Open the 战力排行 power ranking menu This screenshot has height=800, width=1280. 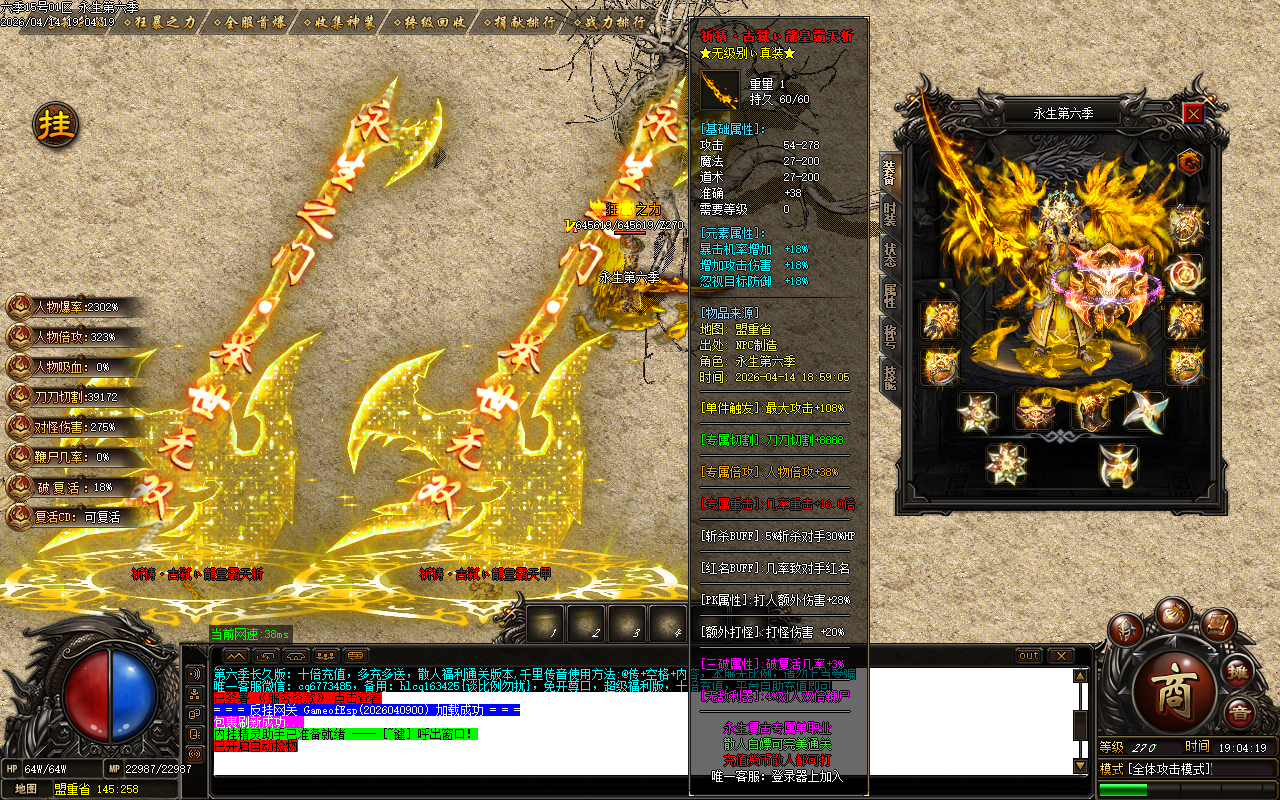coord(608,22)
